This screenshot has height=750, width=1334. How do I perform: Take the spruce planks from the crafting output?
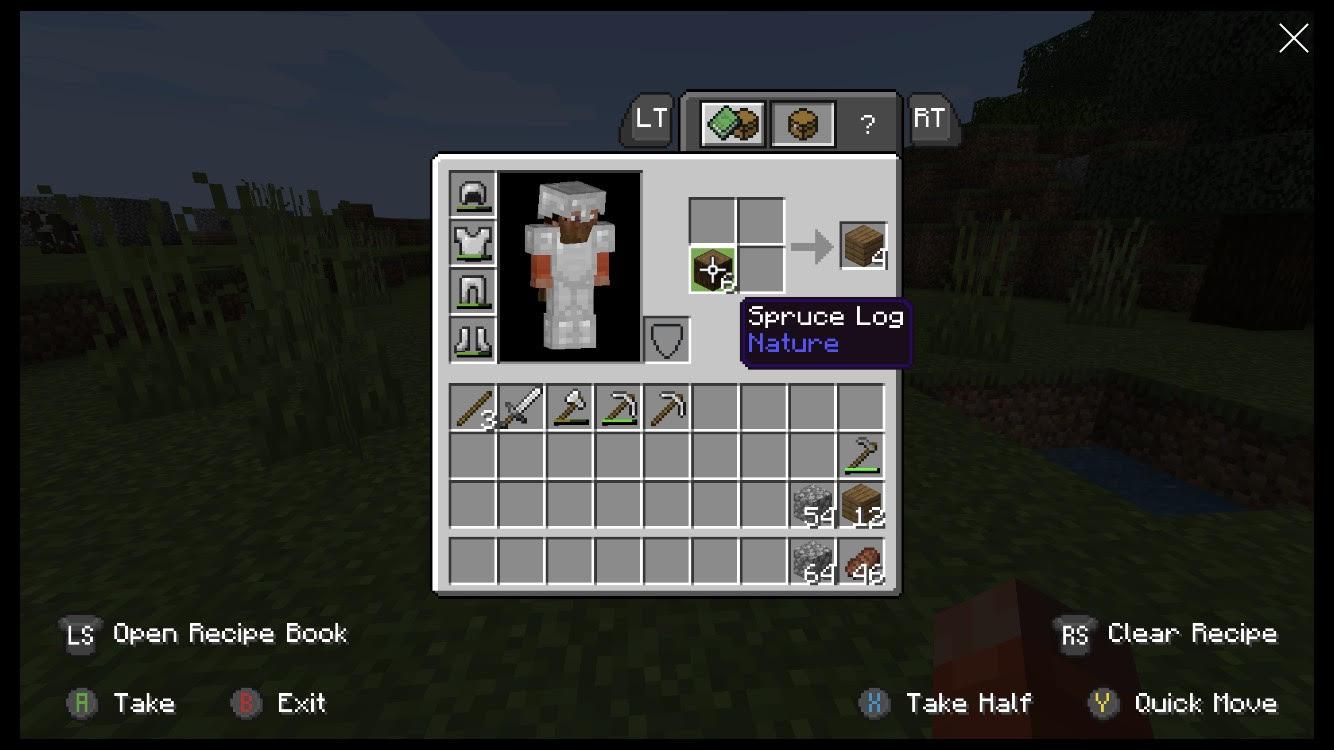click(863, 246)
